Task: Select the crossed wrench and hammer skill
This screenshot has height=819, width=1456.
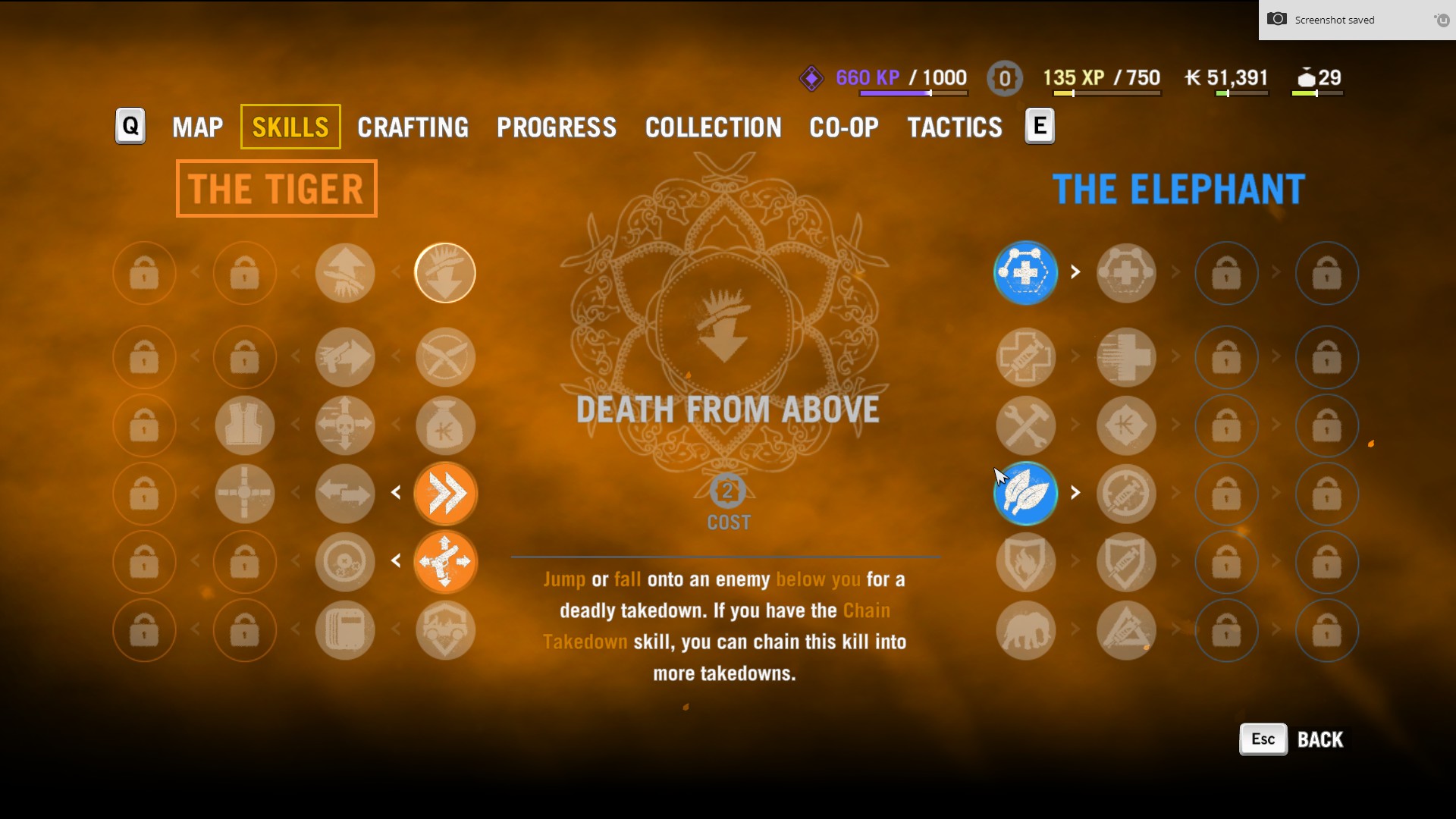Action: tap(1026, 425)
